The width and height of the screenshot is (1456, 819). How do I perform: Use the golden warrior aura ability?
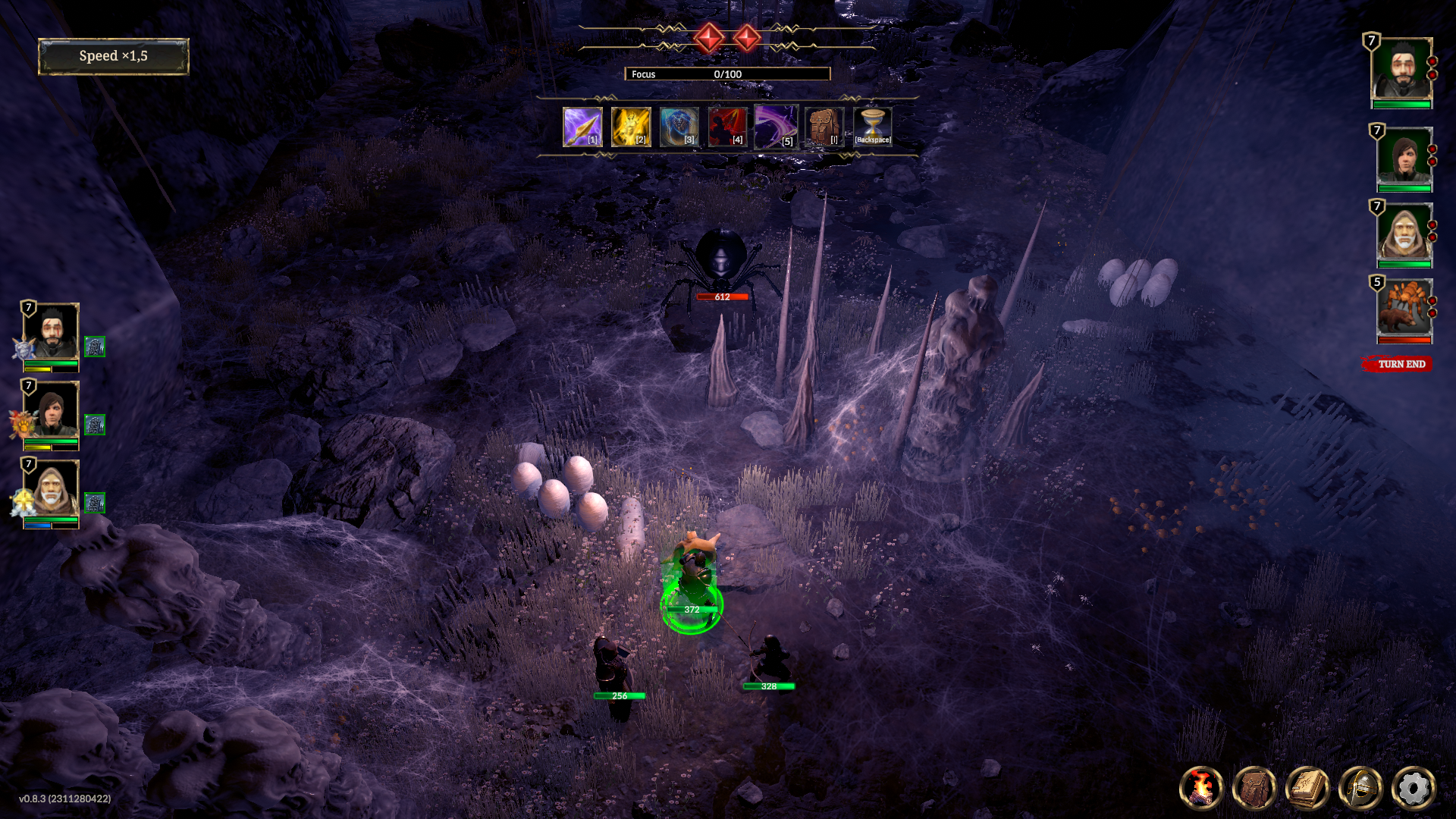[631, 127]
